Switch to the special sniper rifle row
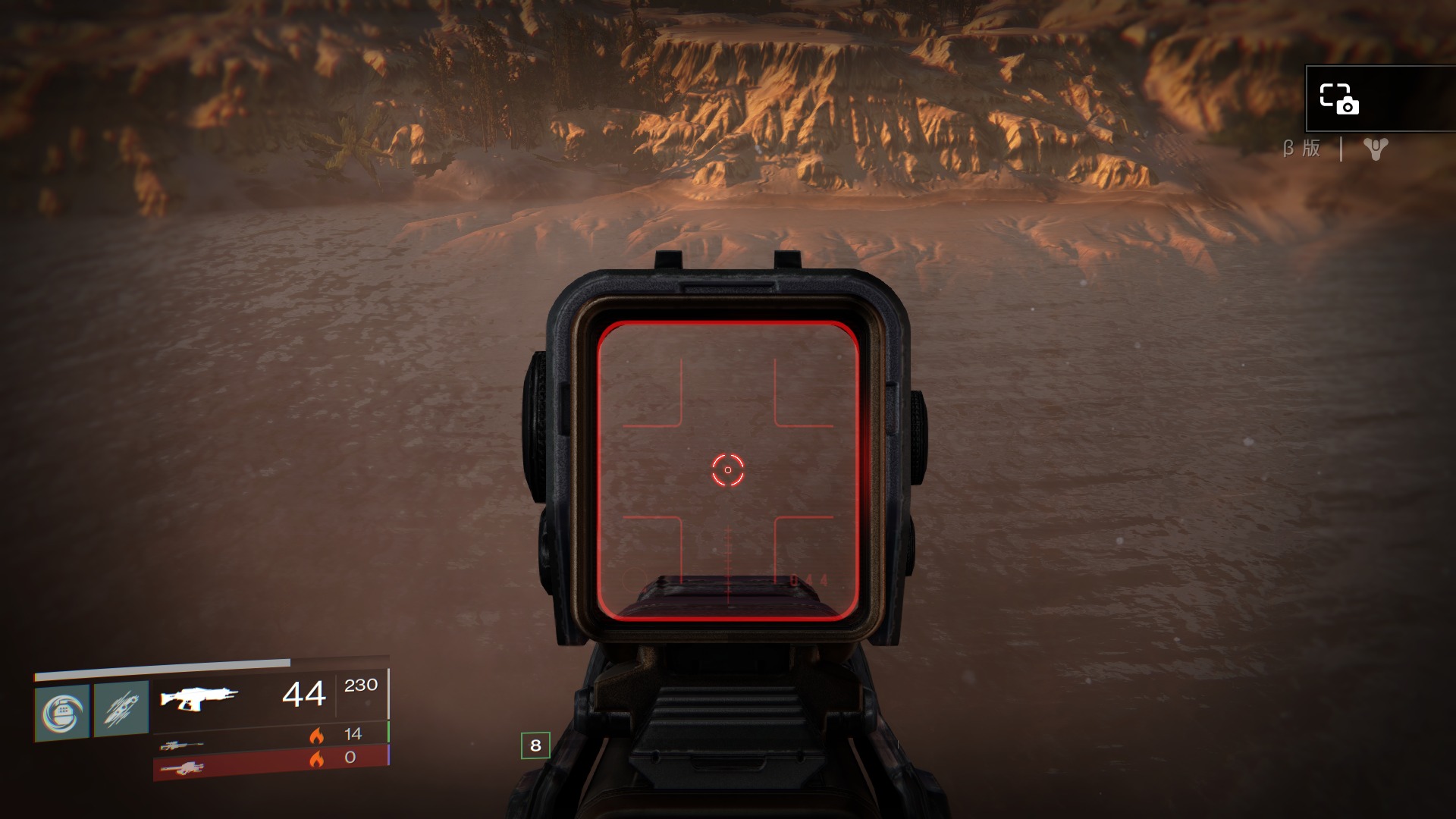 coord(271,737)
